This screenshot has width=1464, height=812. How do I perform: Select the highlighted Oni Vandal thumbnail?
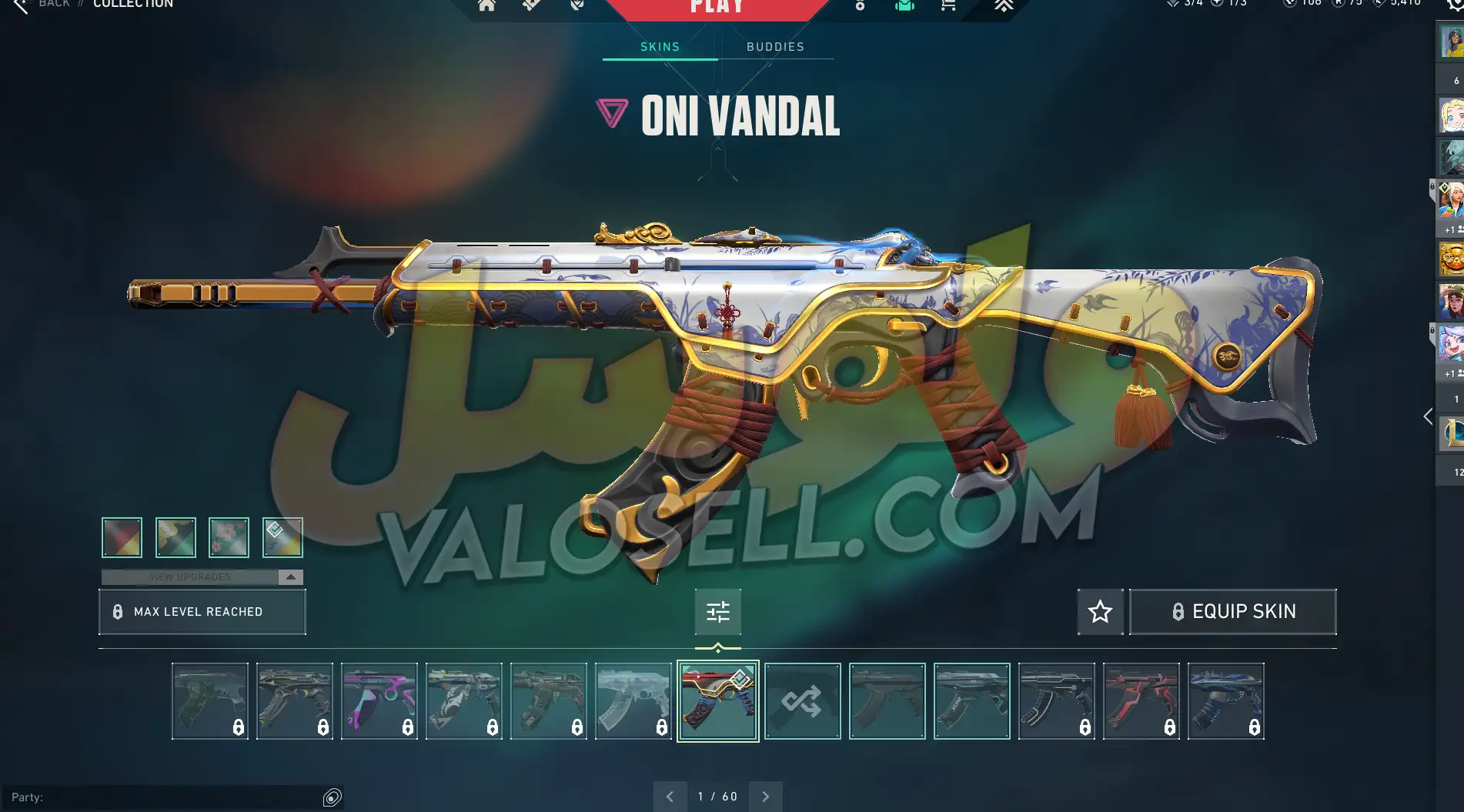[717, 701]
